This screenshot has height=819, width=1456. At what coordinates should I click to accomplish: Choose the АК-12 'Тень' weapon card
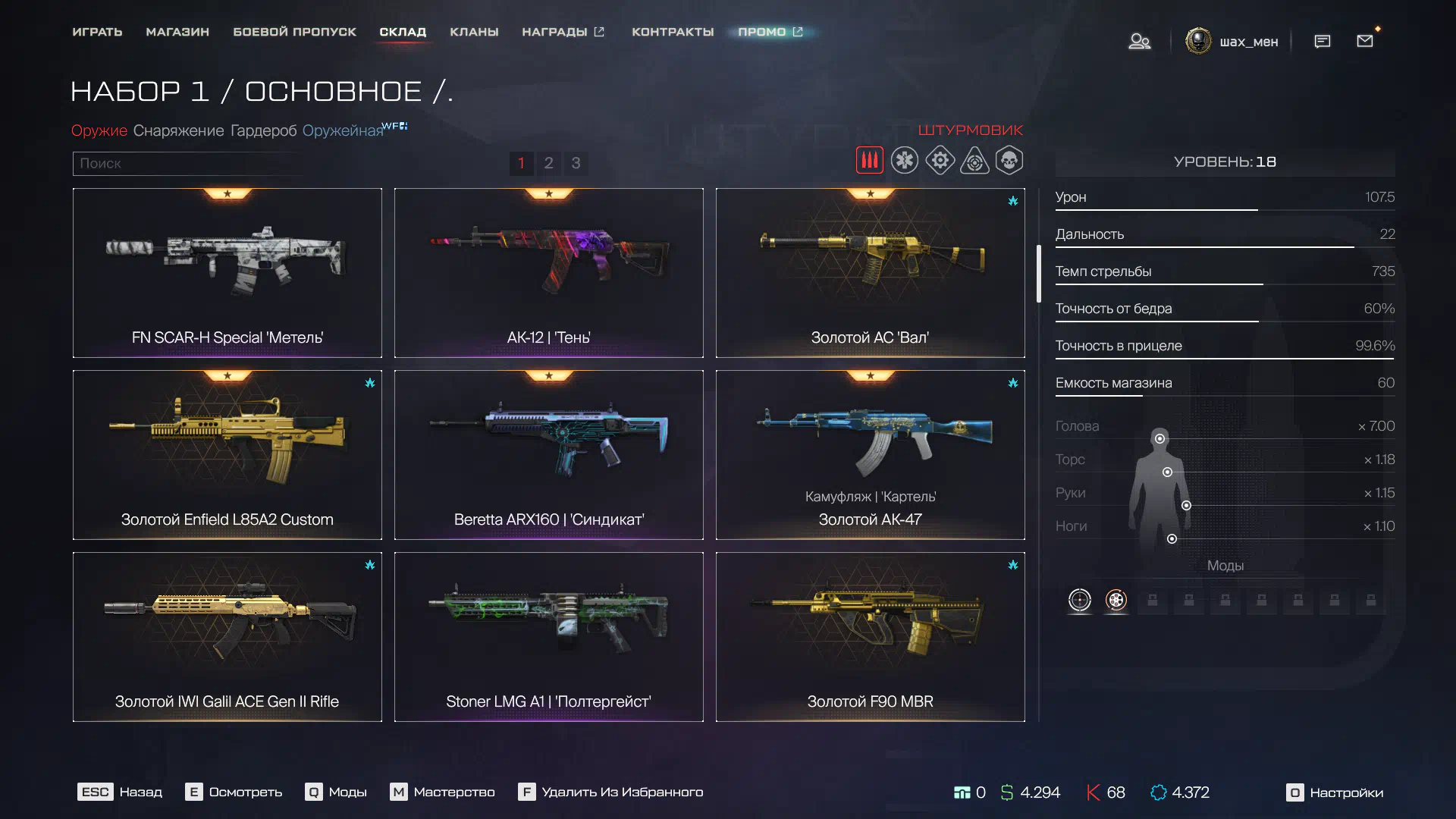[x=548, y=272]
